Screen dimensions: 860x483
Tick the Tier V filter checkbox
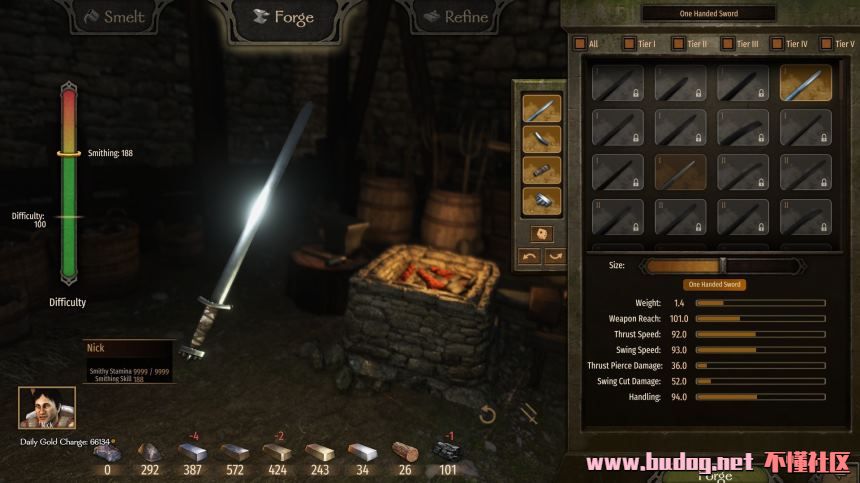[825, 44]
